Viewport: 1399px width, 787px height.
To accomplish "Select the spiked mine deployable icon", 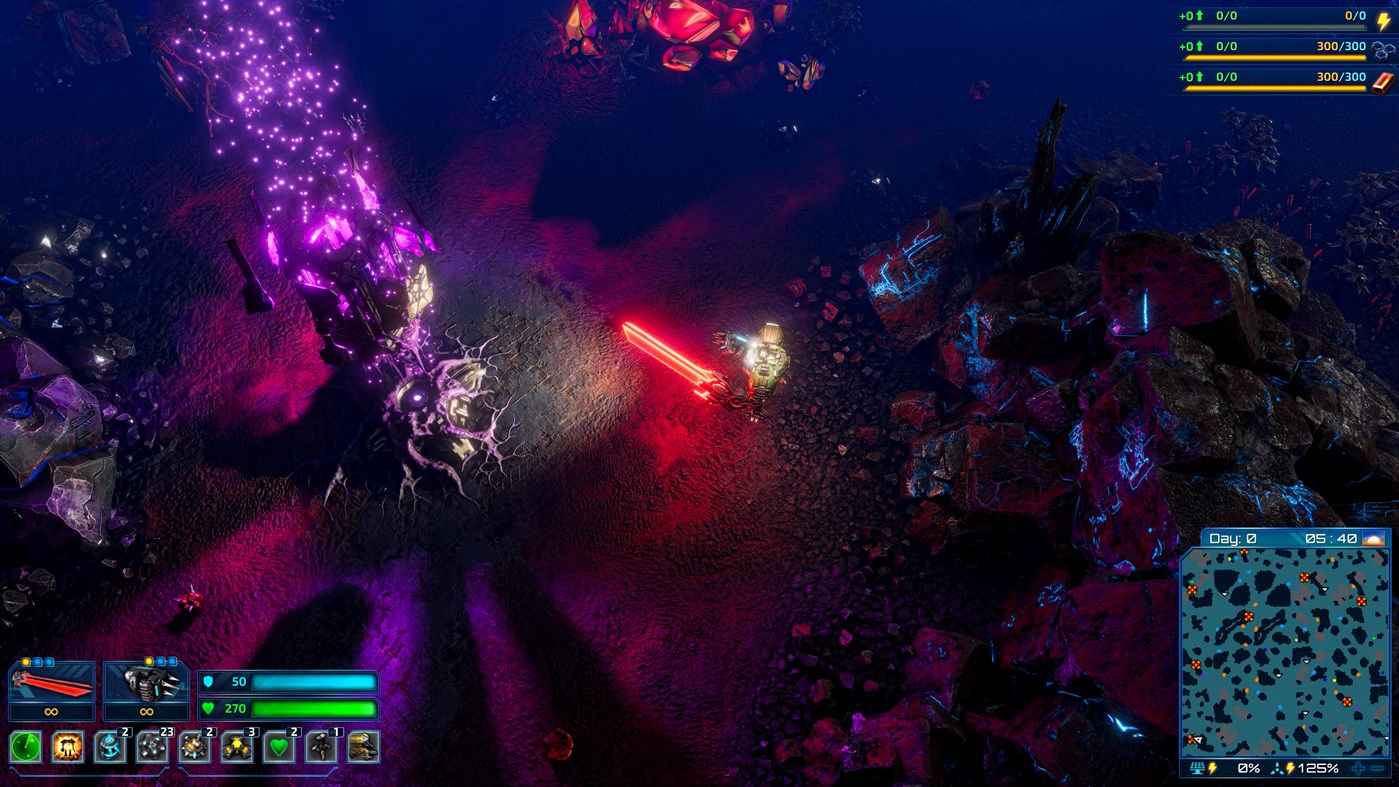I will (194, 747).
